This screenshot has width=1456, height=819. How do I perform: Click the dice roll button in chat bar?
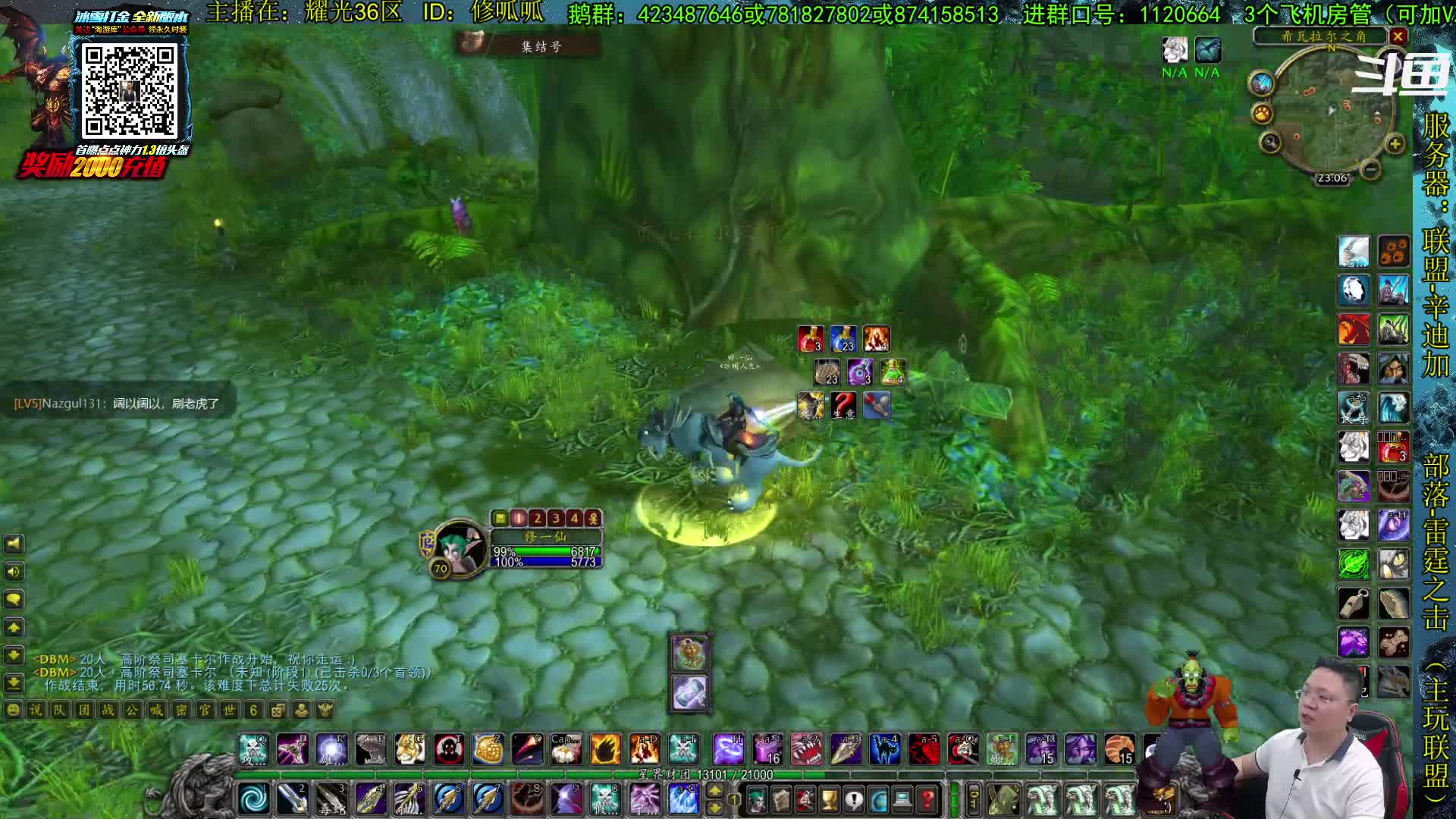click(x=278, y=711)
